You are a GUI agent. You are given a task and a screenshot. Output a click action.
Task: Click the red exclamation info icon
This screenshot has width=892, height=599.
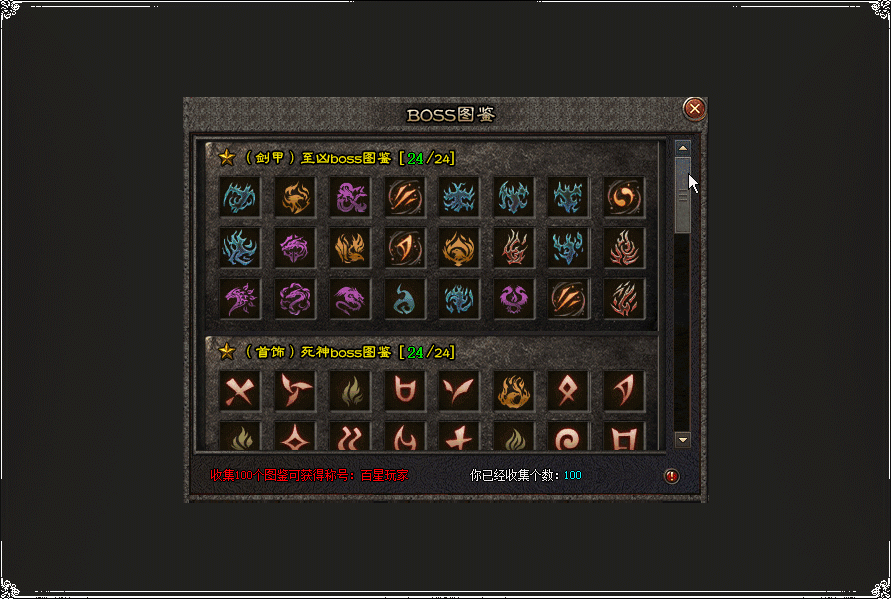672,476
